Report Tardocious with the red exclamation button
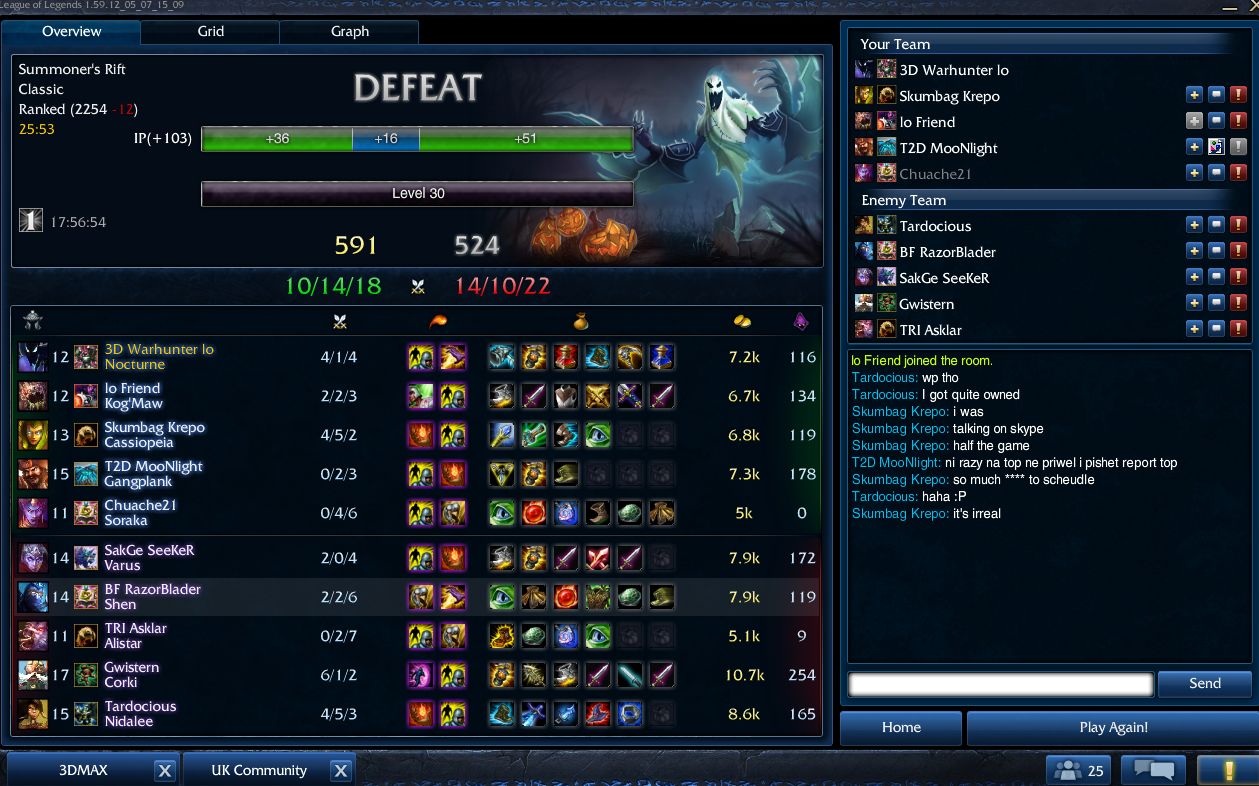Screen dimensions: 1259x786 click(1238, 226)
